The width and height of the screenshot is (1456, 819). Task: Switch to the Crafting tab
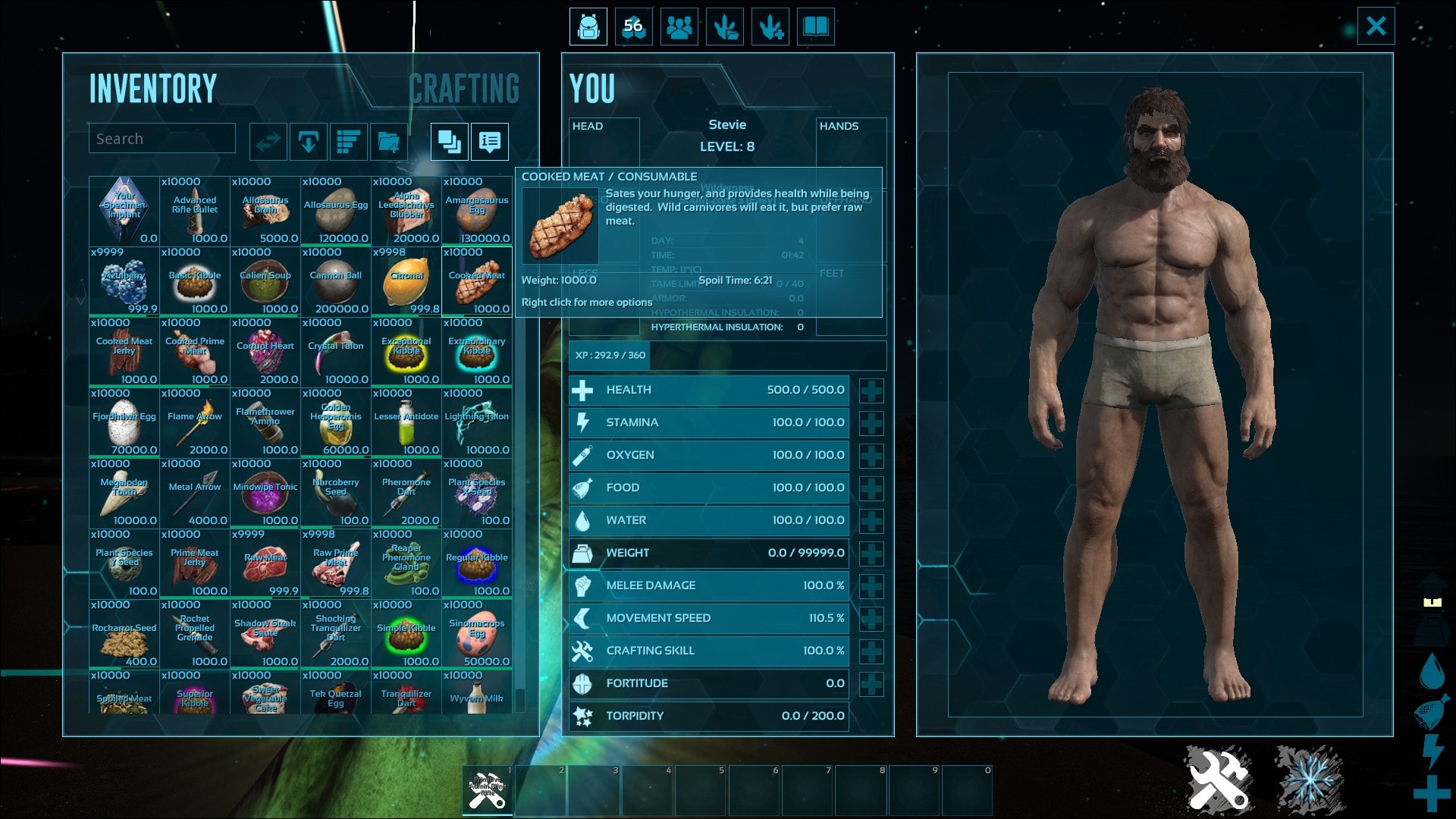point(464,89)
